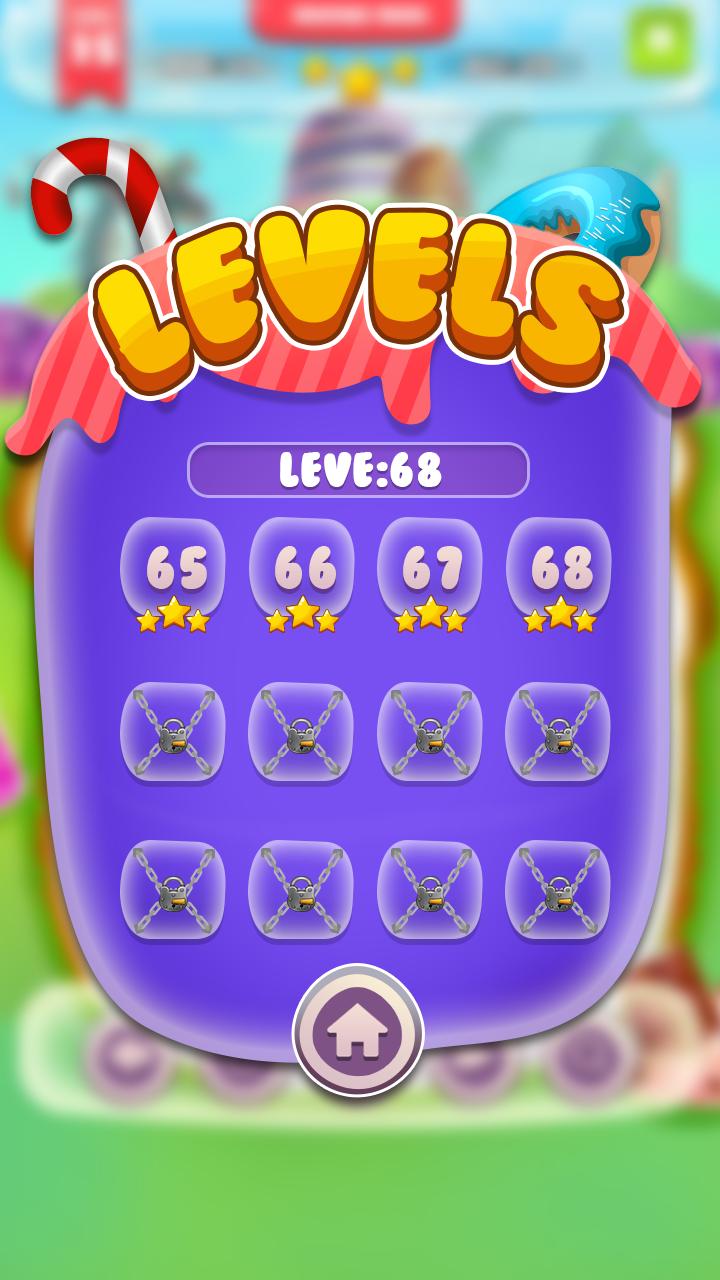Start level 68

[x=558, y=570]
